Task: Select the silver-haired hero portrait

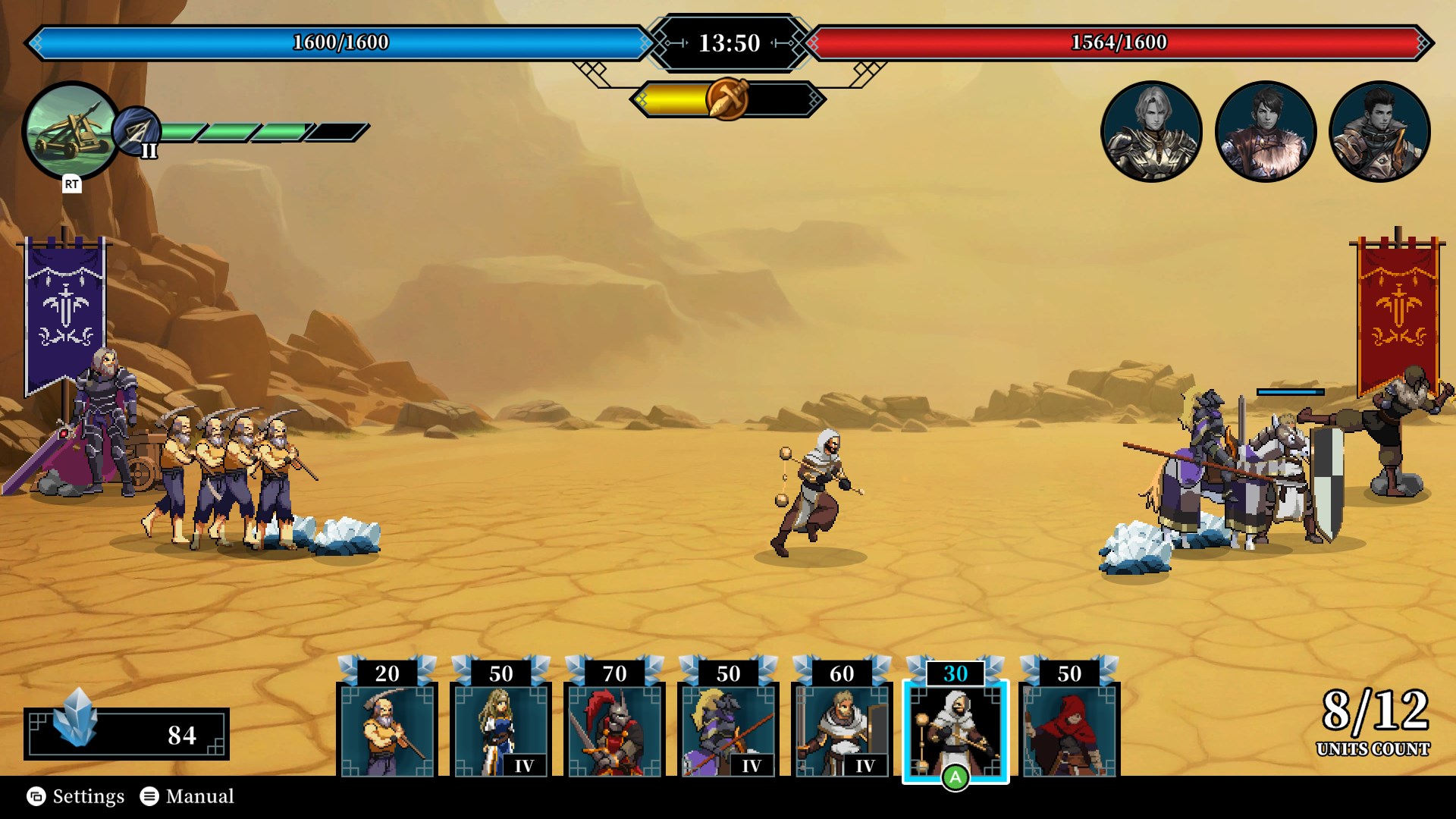Action: click(1151, 130)
